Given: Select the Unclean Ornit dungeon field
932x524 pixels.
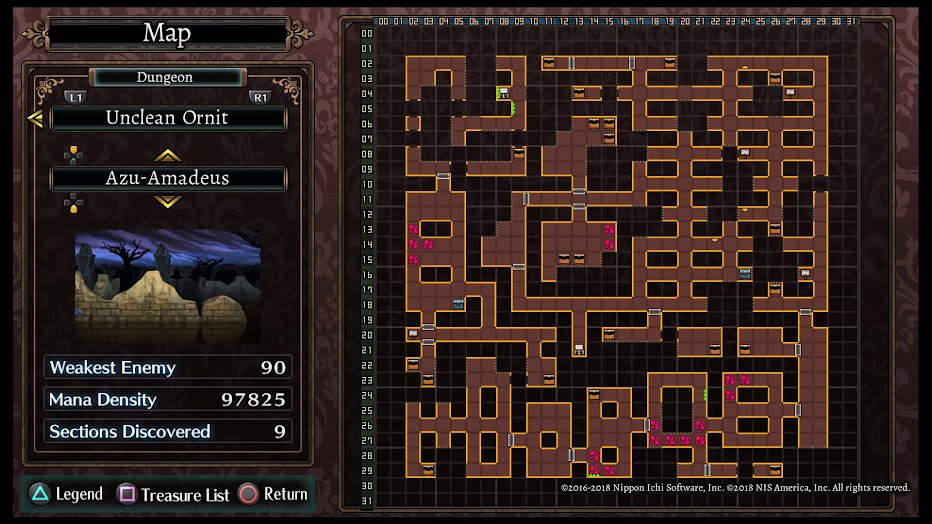Looking at the screenshot, I should 168,118.
